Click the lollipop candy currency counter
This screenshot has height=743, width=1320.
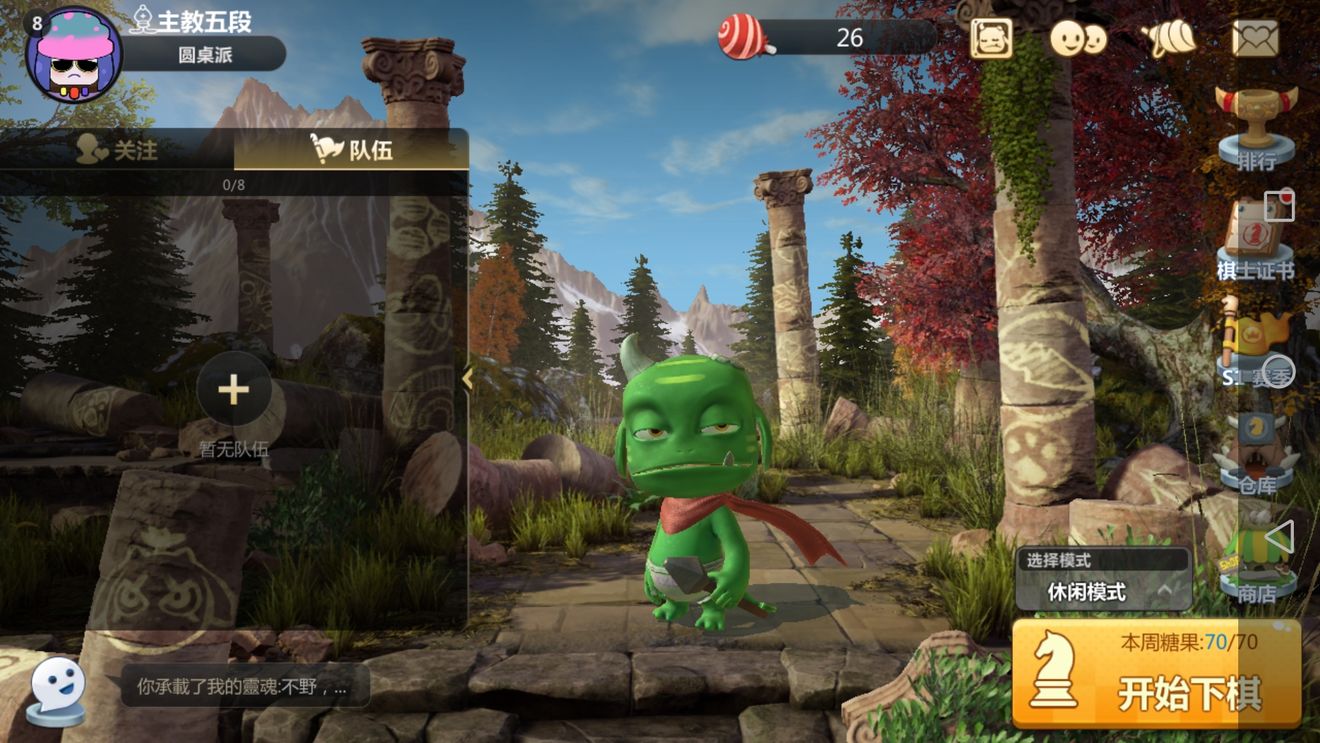[x=828, y=38]
